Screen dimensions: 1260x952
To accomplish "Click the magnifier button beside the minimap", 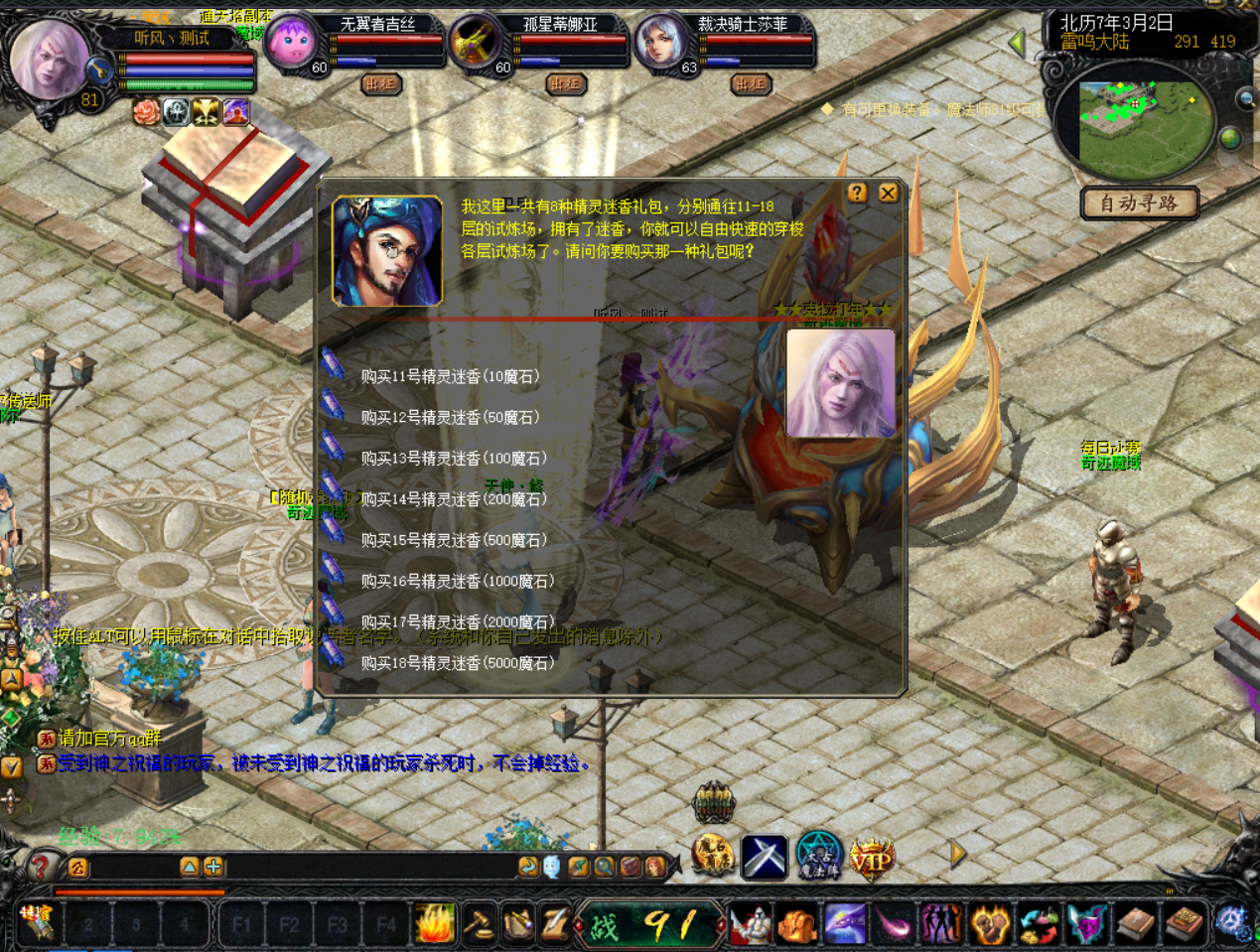I will tap(1246, 99).
